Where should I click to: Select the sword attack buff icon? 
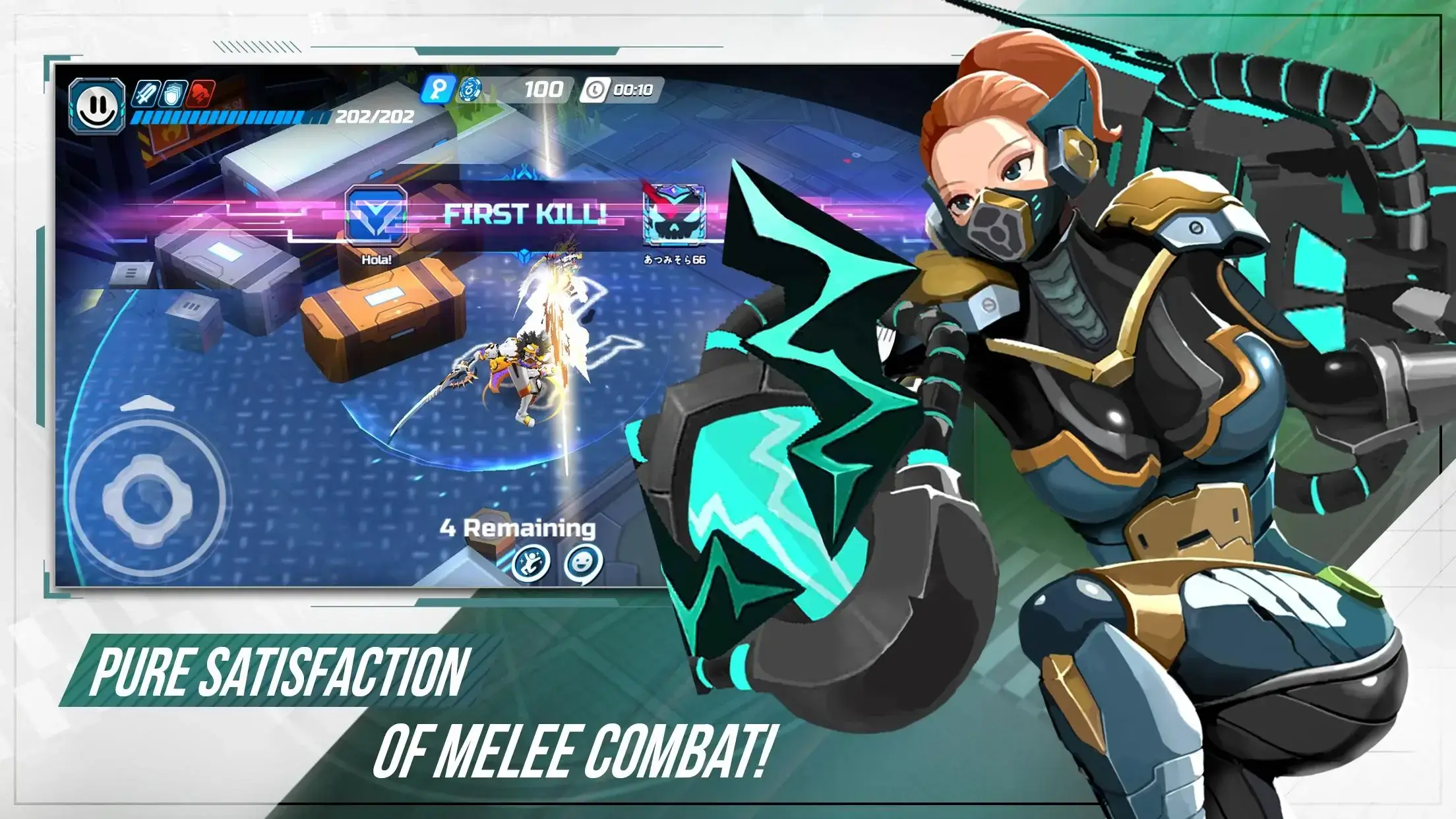[146, 92]
